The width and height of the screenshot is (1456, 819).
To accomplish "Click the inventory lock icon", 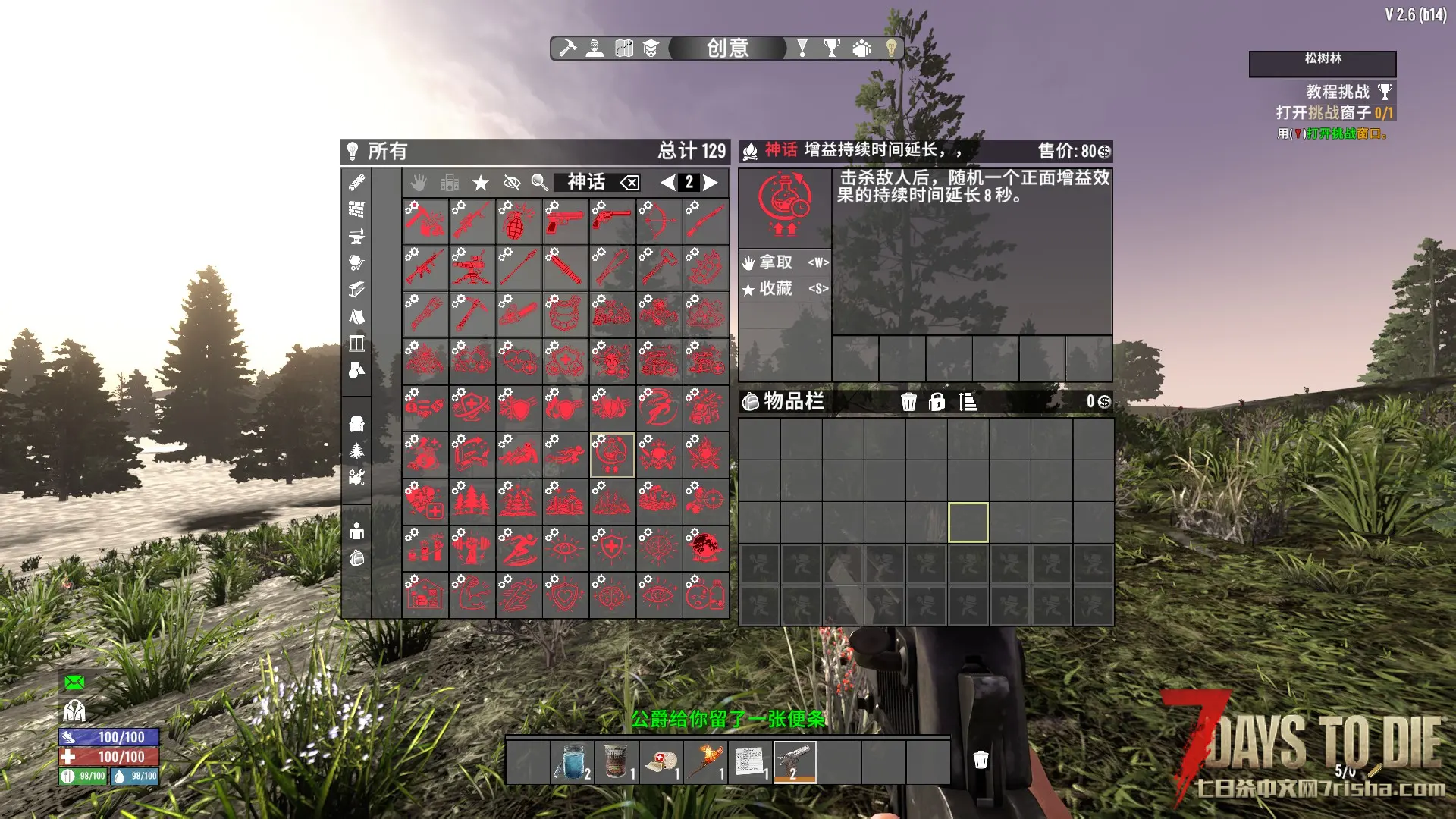I will click(x=937, y=402).
